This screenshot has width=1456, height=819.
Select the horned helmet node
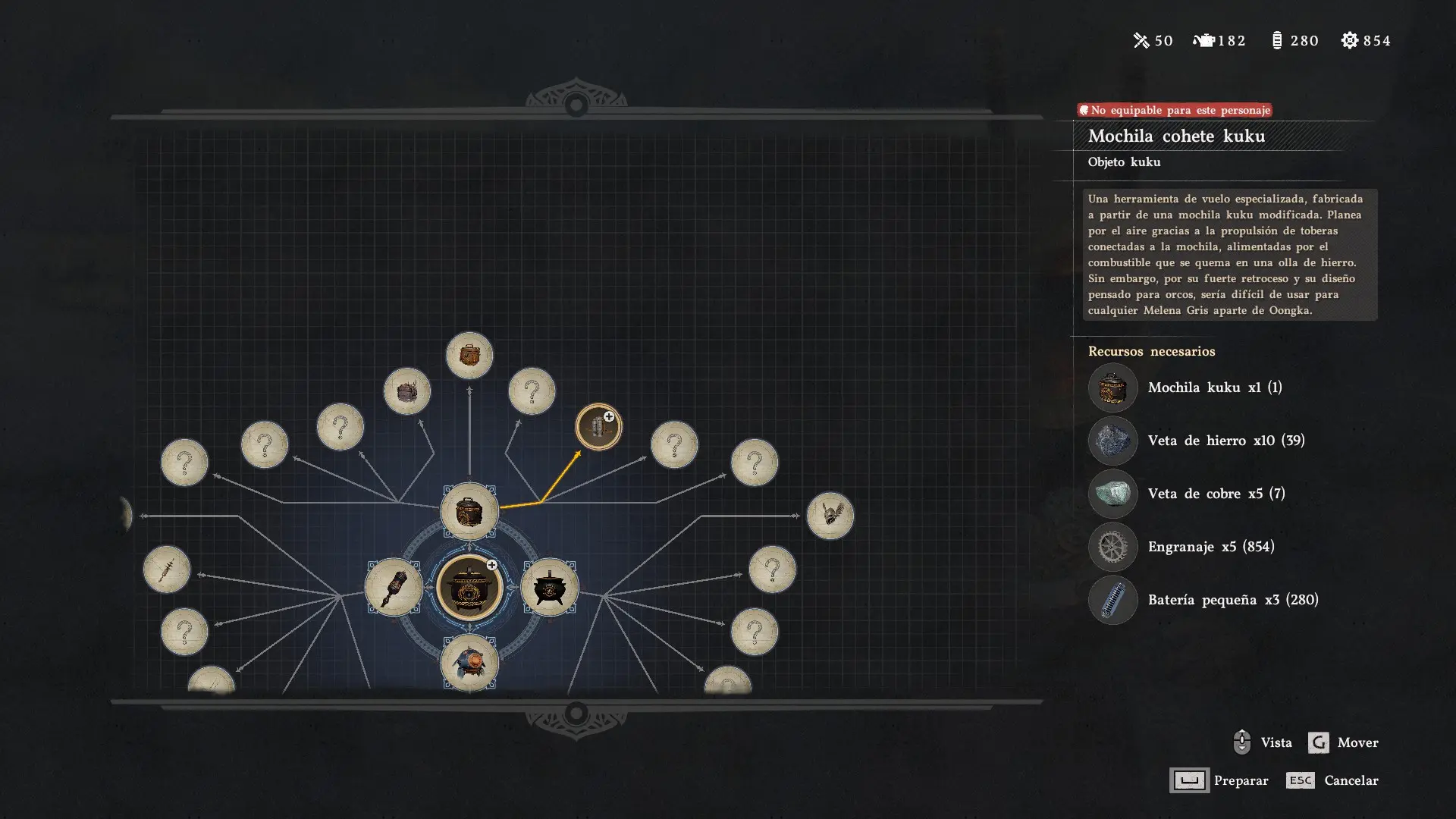point(830,516)
